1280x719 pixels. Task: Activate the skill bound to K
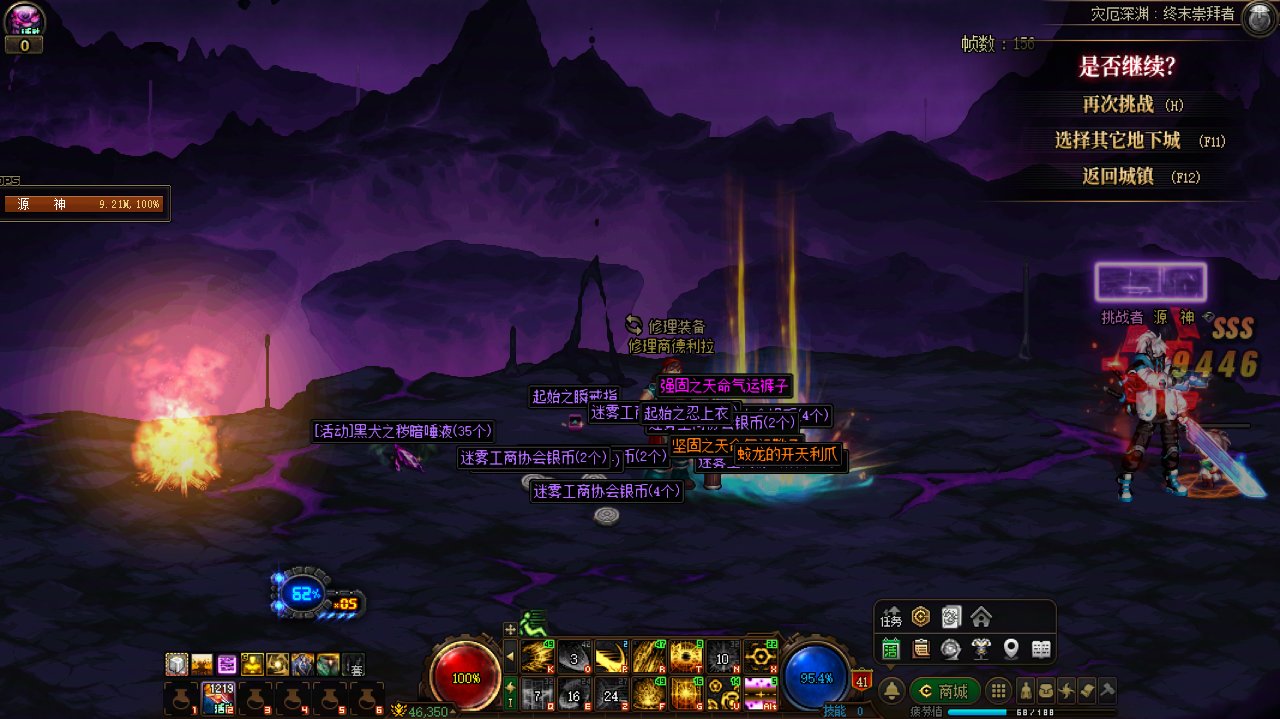(x=538, y=657)
